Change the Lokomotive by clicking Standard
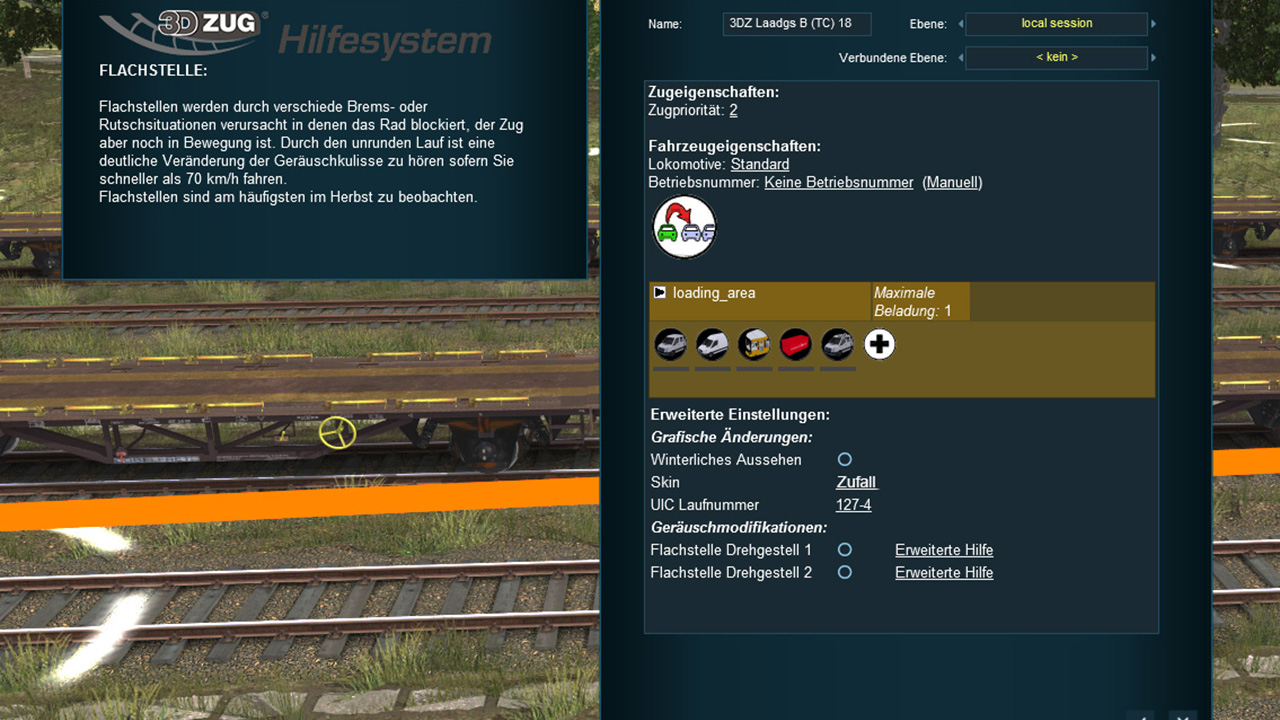 click(759, 164)
